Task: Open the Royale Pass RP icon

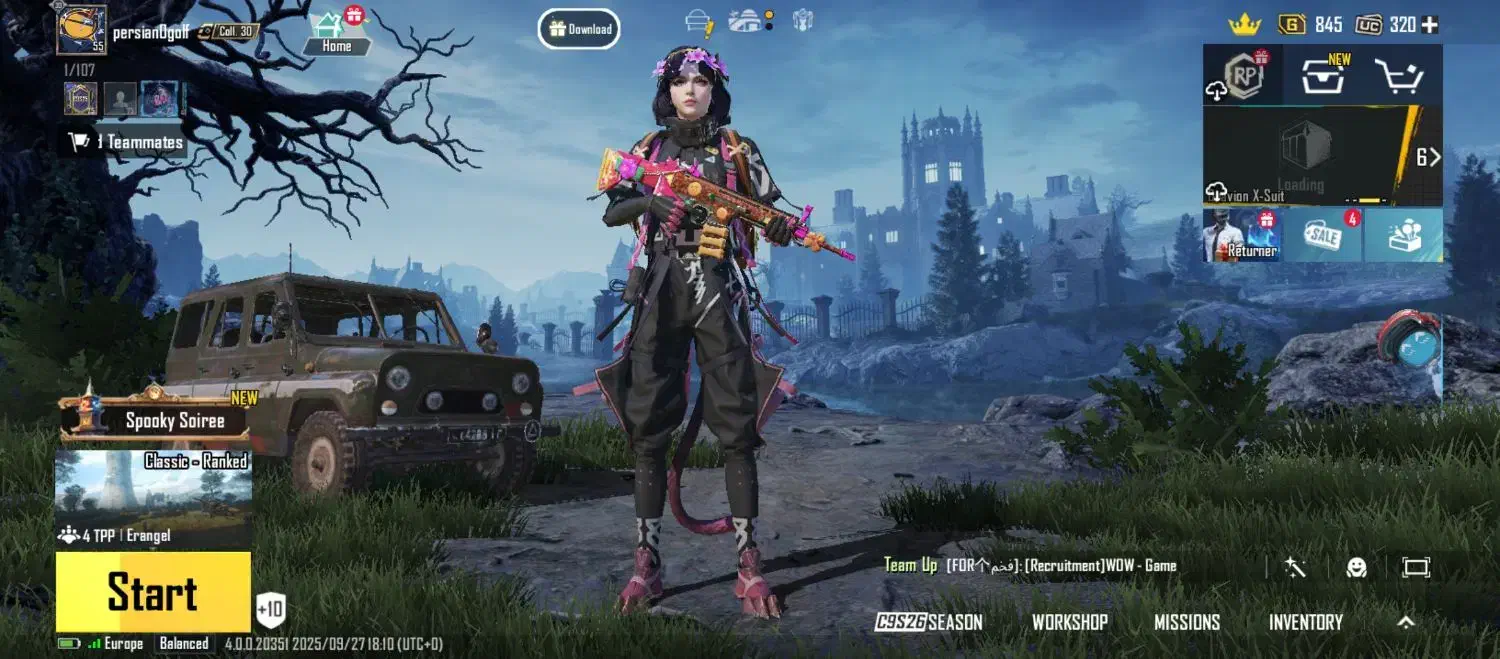Action: click(x=1241, y=76)
